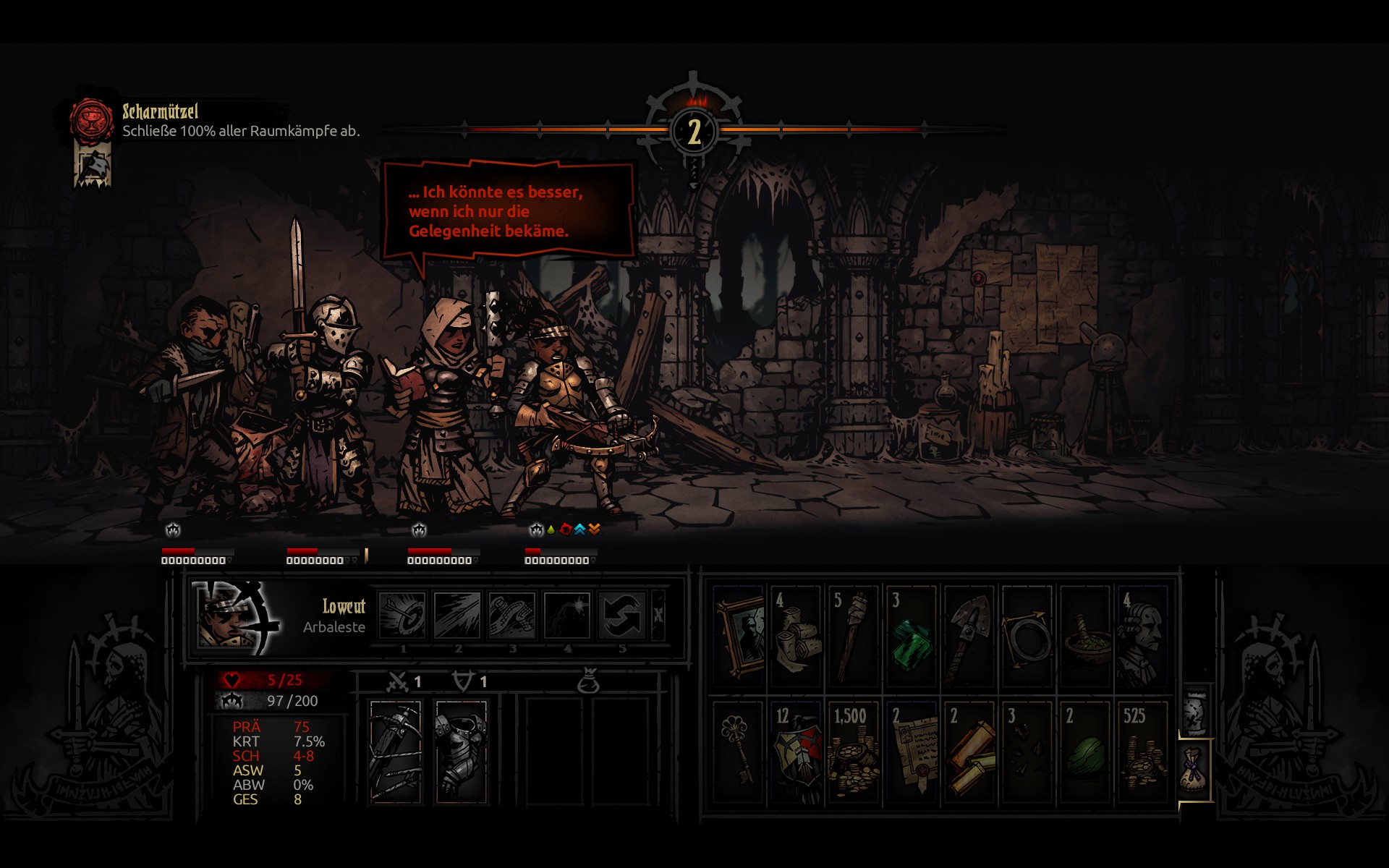Inspect the equipped armor slot
The width and height of the screenshot is (1389, 868).
(x=462, y=751)
